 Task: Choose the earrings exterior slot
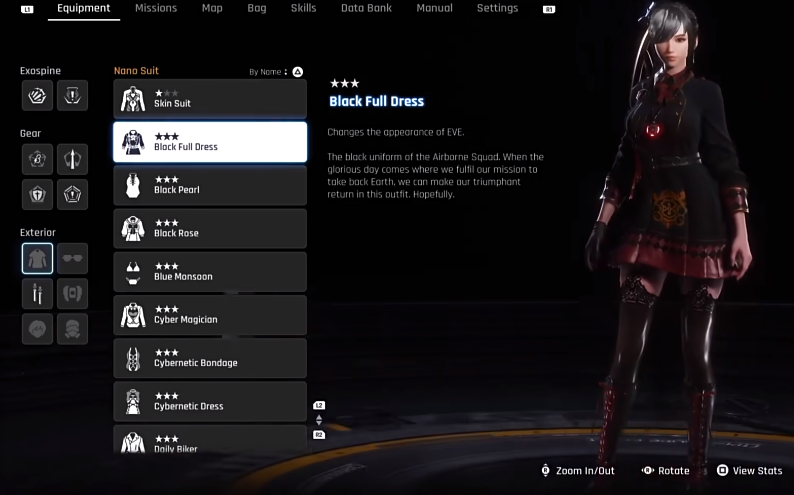click(x=37, y=294)
